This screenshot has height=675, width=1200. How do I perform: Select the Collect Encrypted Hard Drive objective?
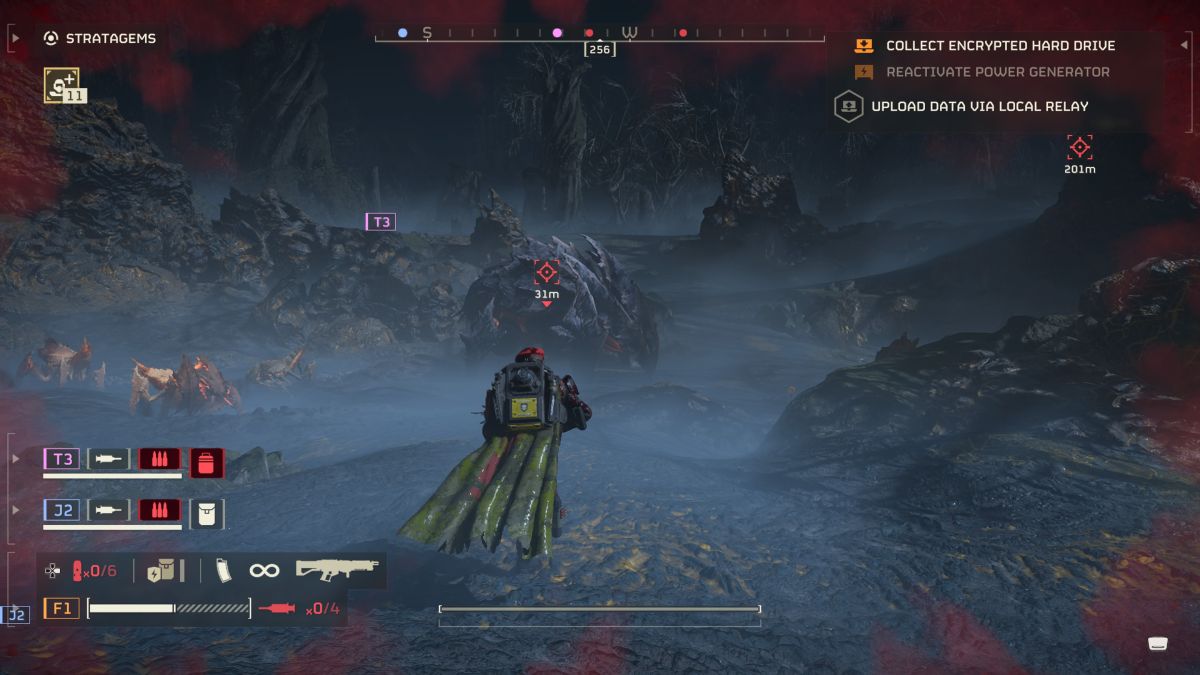click(x=1000, y=46)
